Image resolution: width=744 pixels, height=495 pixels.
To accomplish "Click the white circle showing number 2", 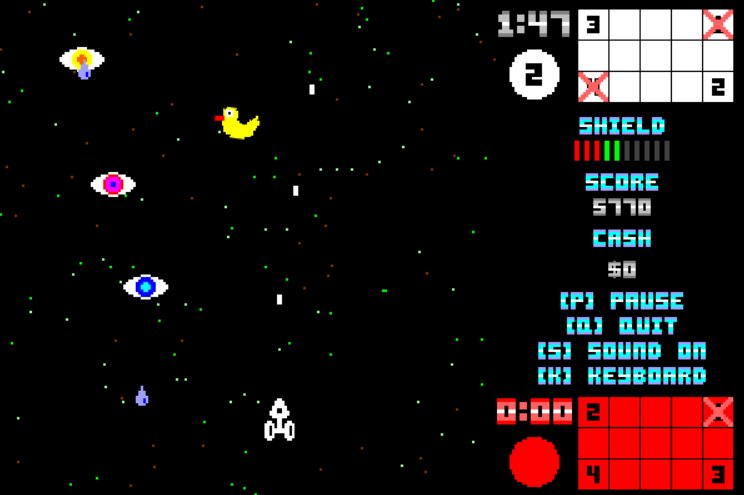I will click(534, 75).
